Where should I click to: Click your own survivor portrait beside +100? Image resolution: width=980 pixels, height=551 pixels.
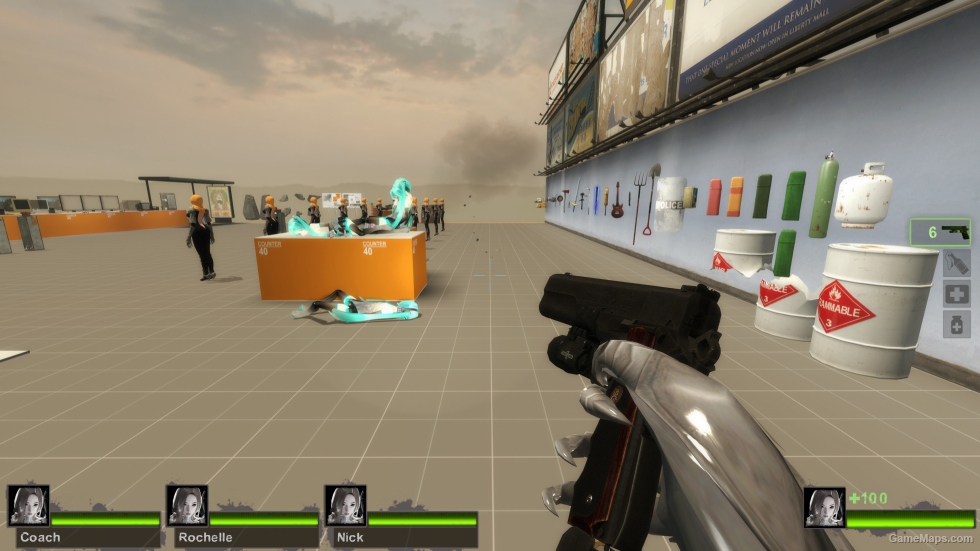point(825,507)
